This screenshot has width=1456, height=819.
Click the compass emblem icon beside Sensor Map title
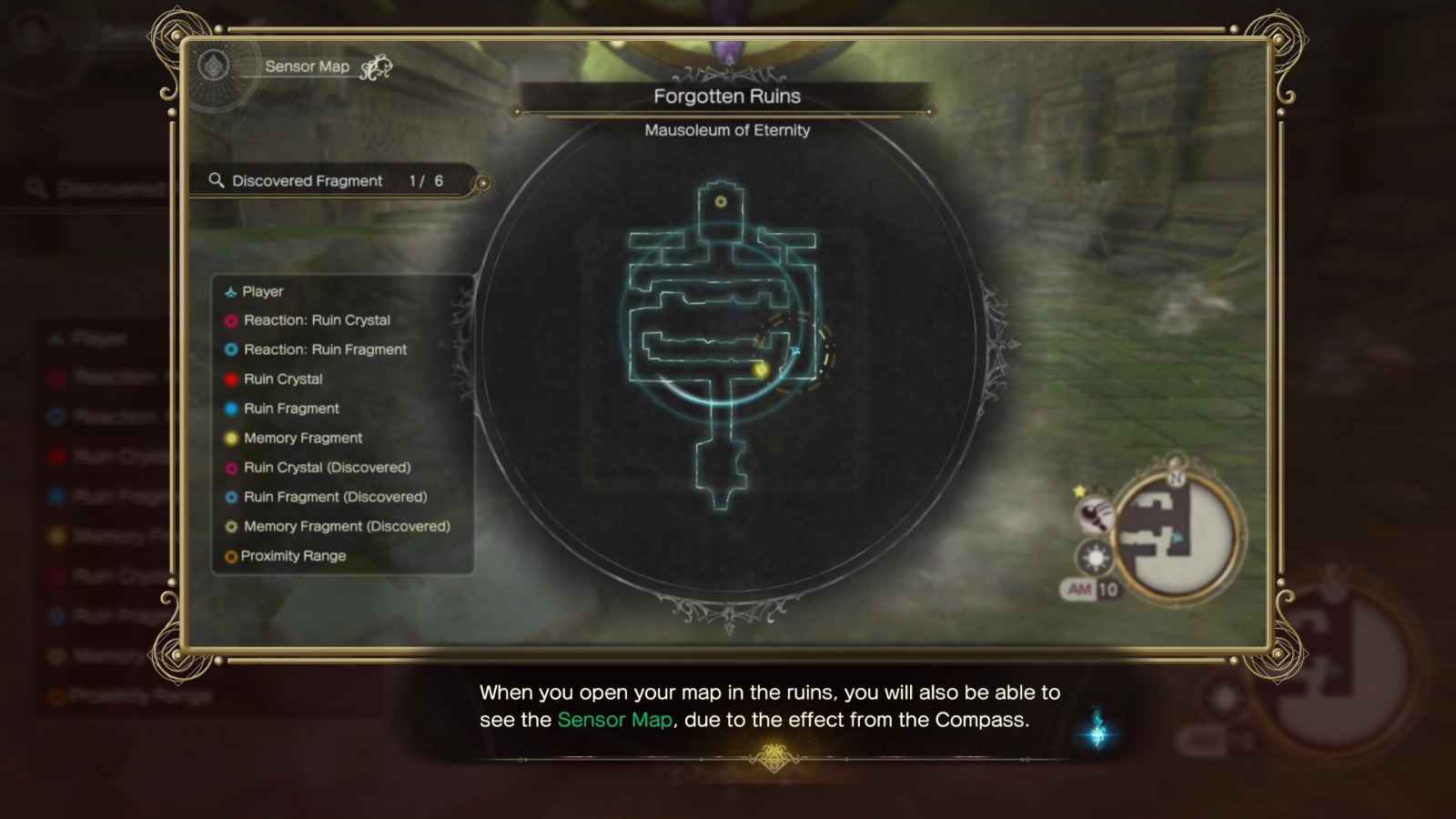212,66
